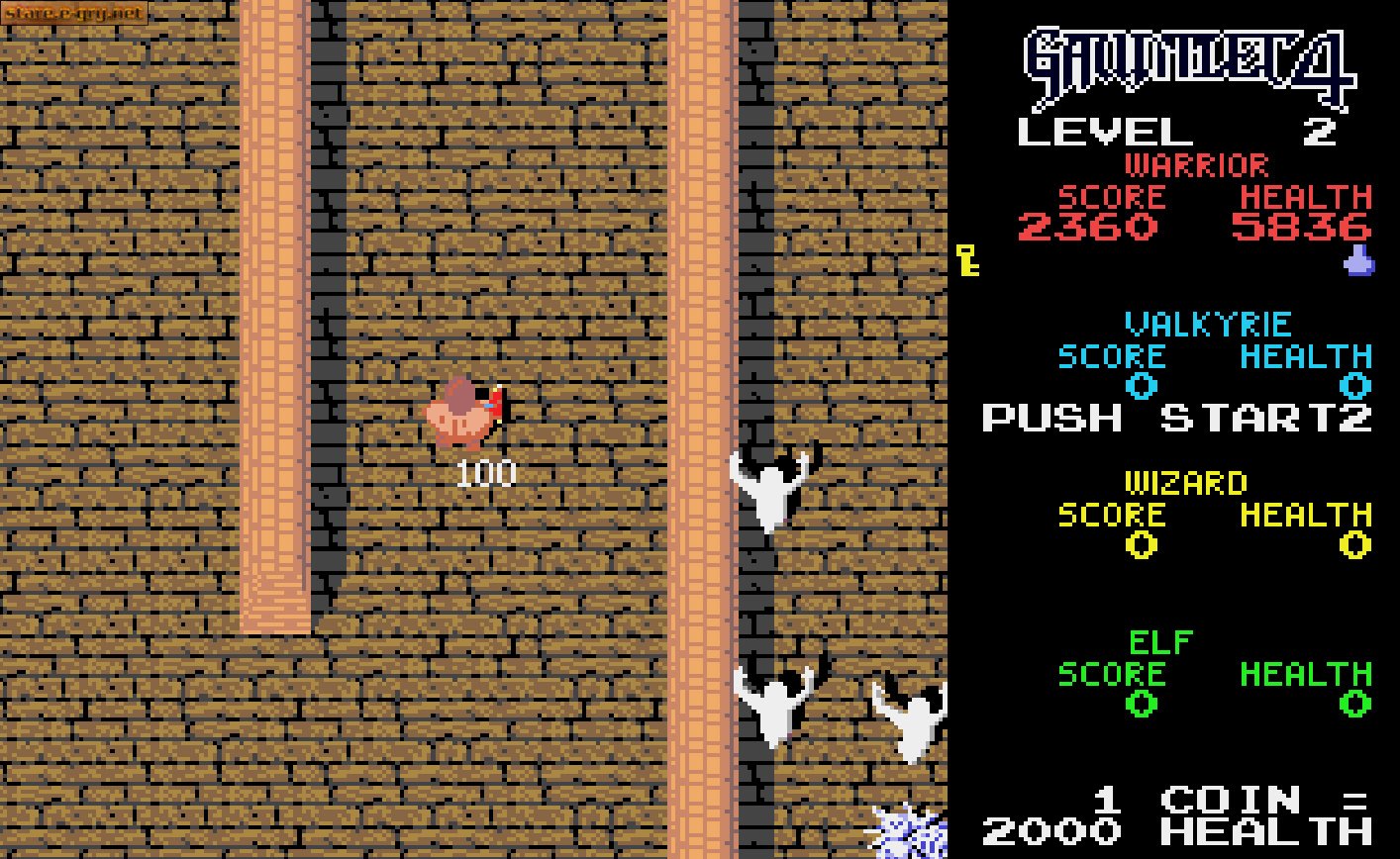Click the Wizard yellow health zero marker
Screen dimensions: 1400x859
1353,545
